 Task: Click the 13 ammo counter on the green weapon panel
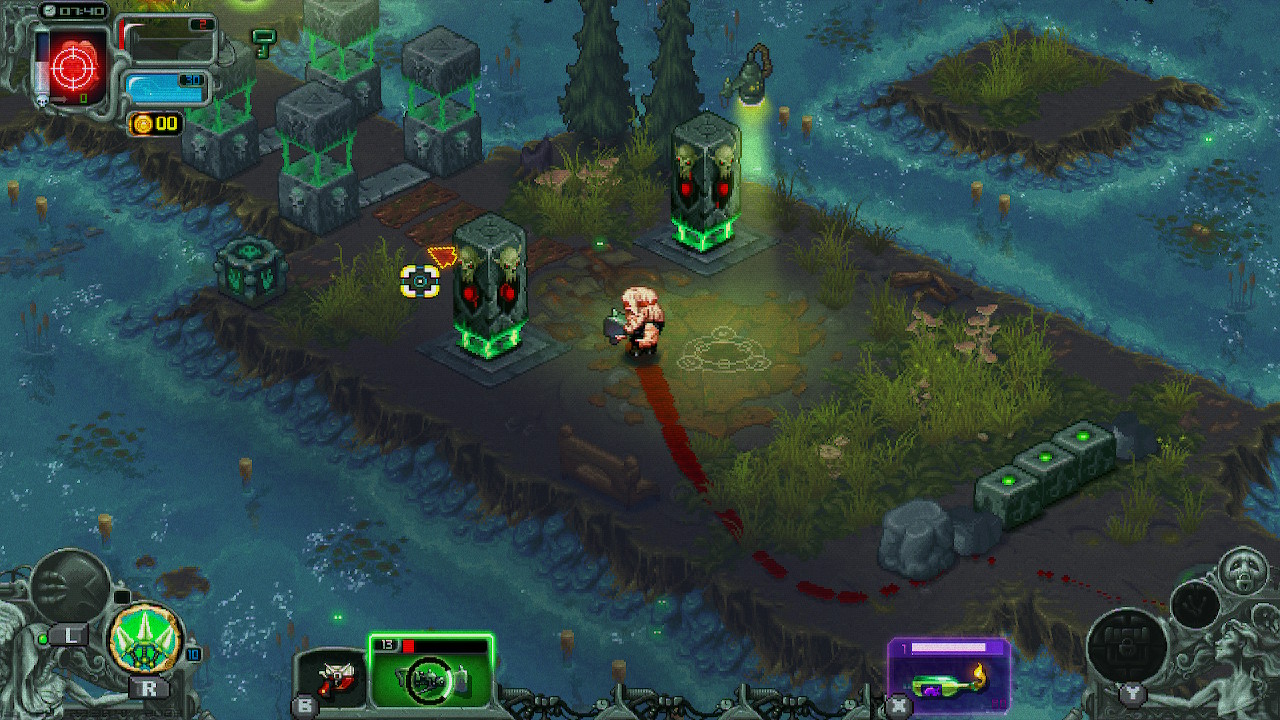[x=387, y=644]
